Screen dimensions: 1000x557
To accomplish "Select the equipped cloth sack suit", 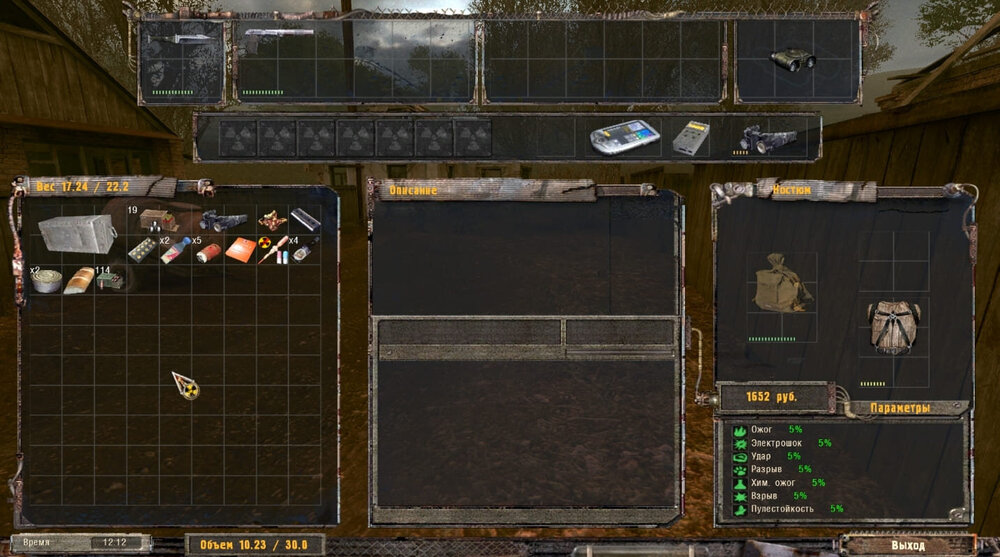I will click(x=780, y=283).
